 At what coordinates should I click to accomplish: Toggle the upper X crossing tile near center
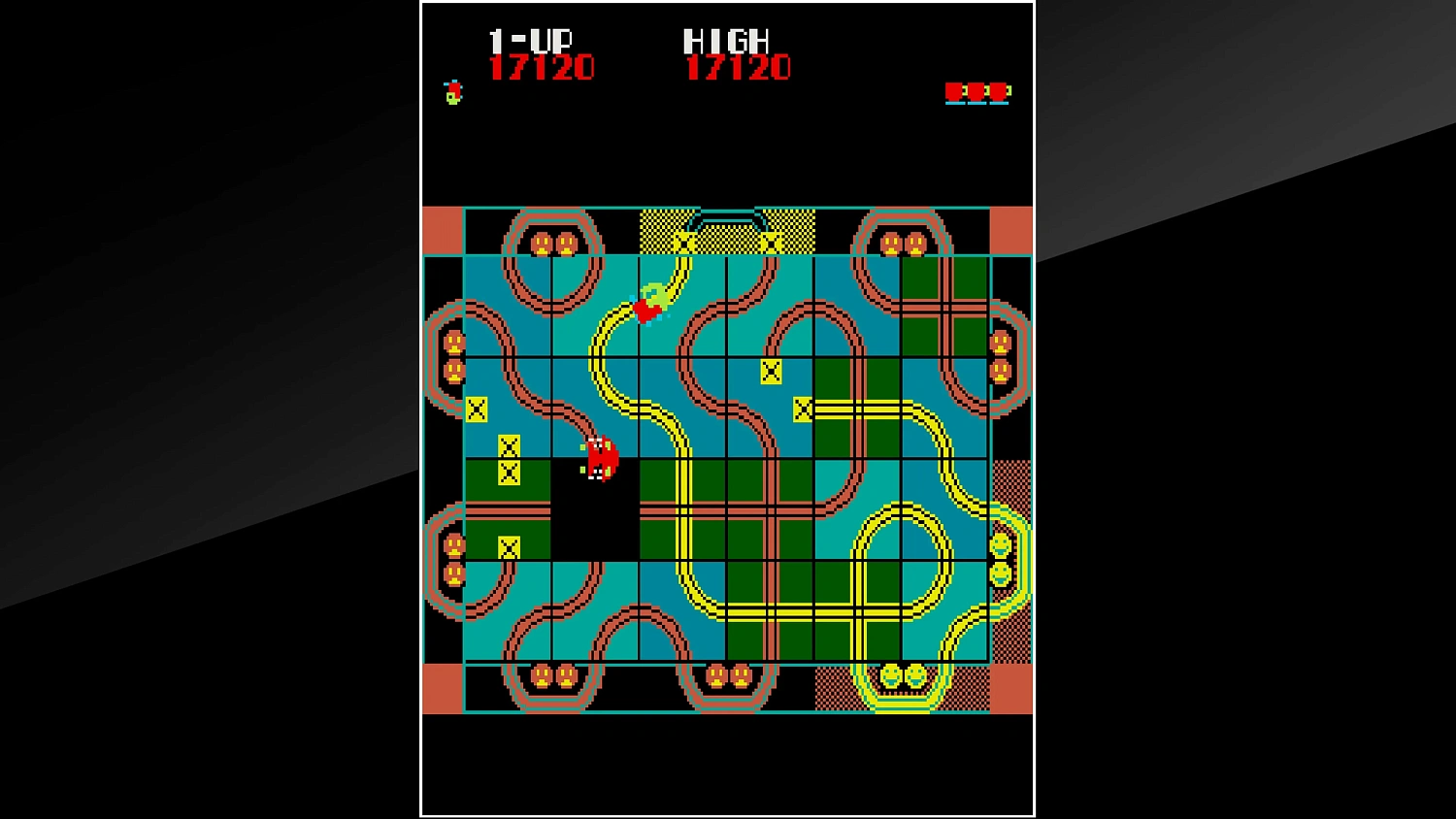click(x=772, y=370)
